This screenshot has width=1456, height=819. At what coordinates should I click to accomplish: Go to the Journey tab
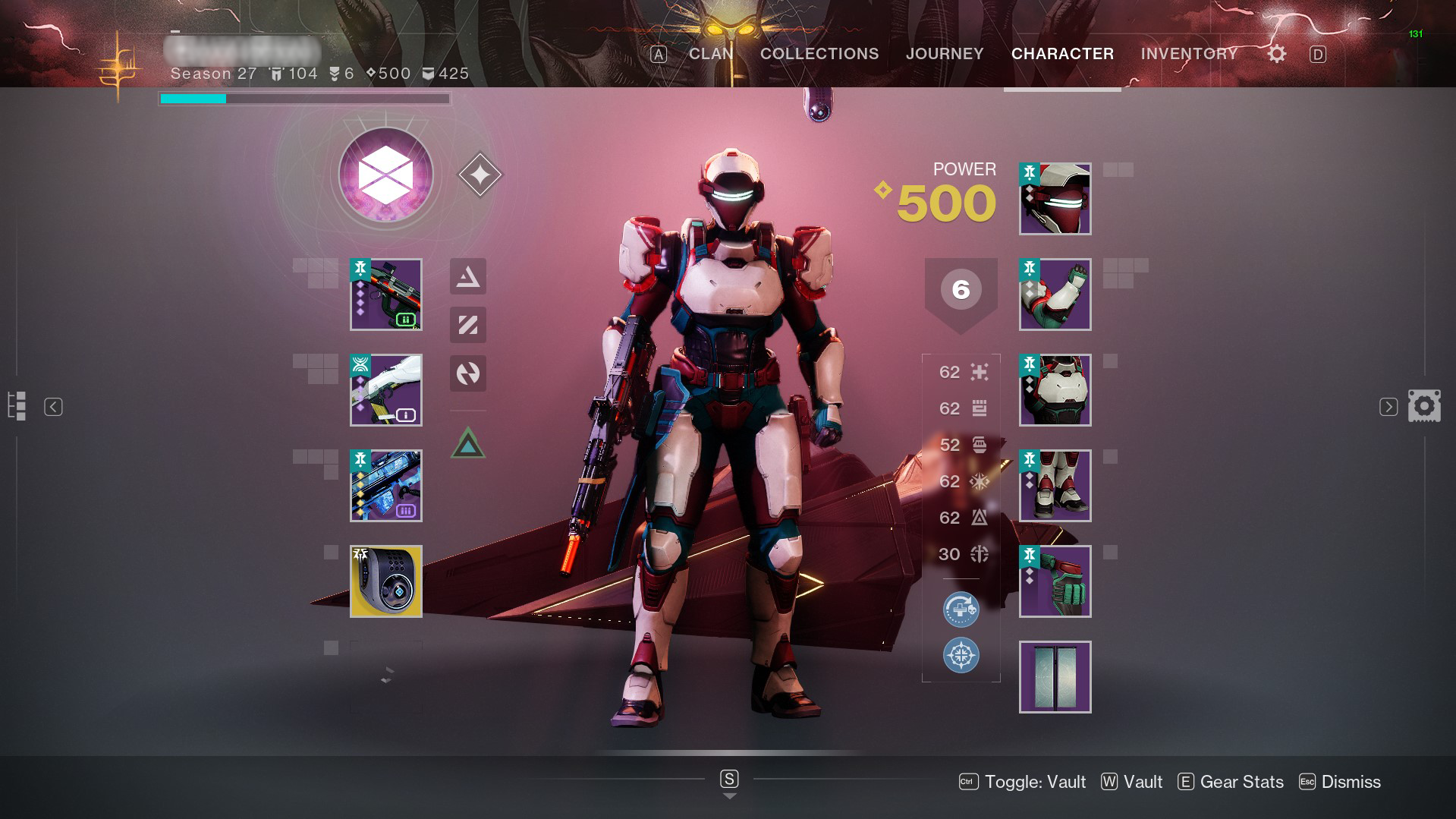pos(945,54)
